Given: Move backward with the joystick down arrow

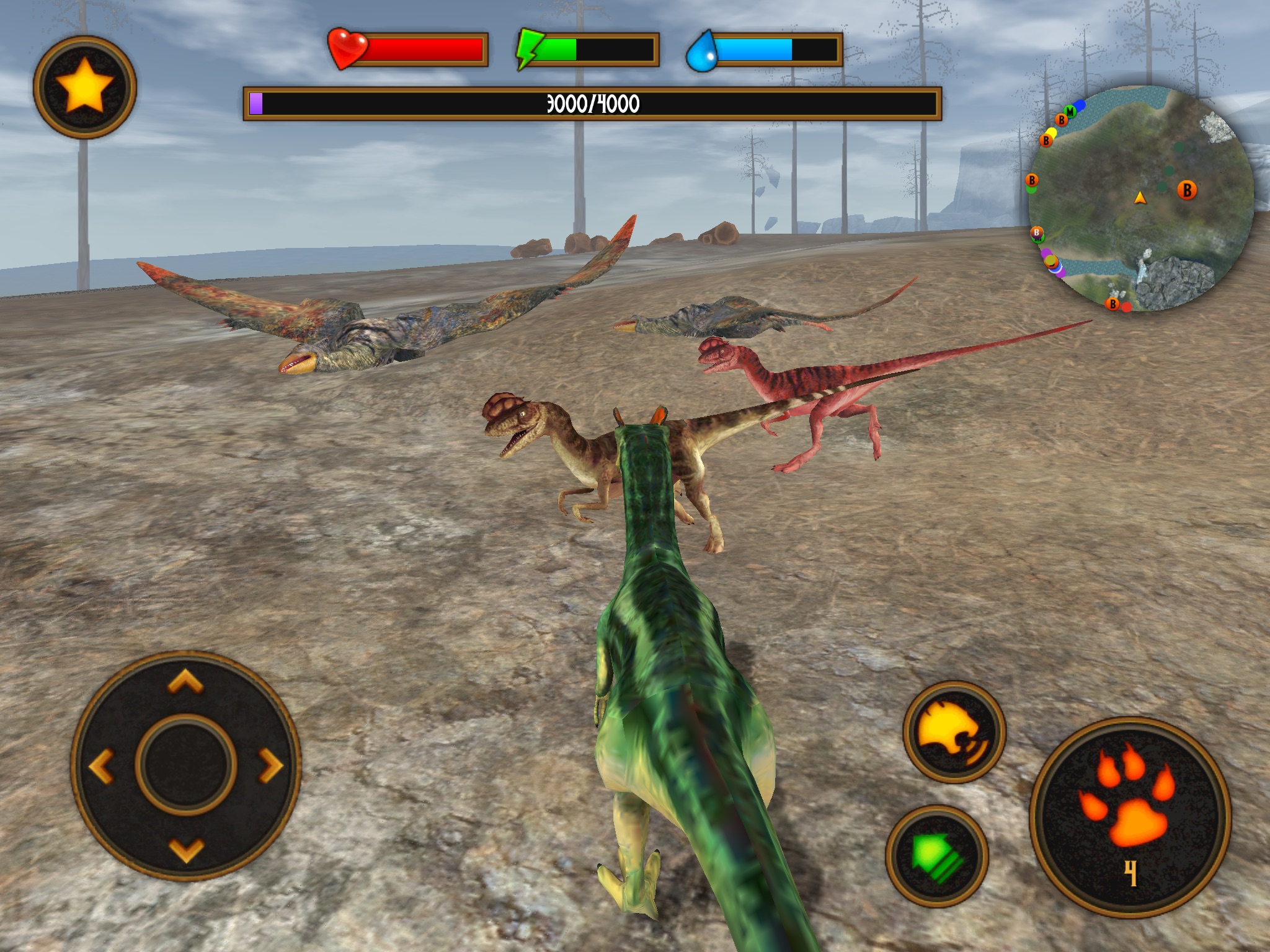Looking at the screenshot, I should (185, 850).
